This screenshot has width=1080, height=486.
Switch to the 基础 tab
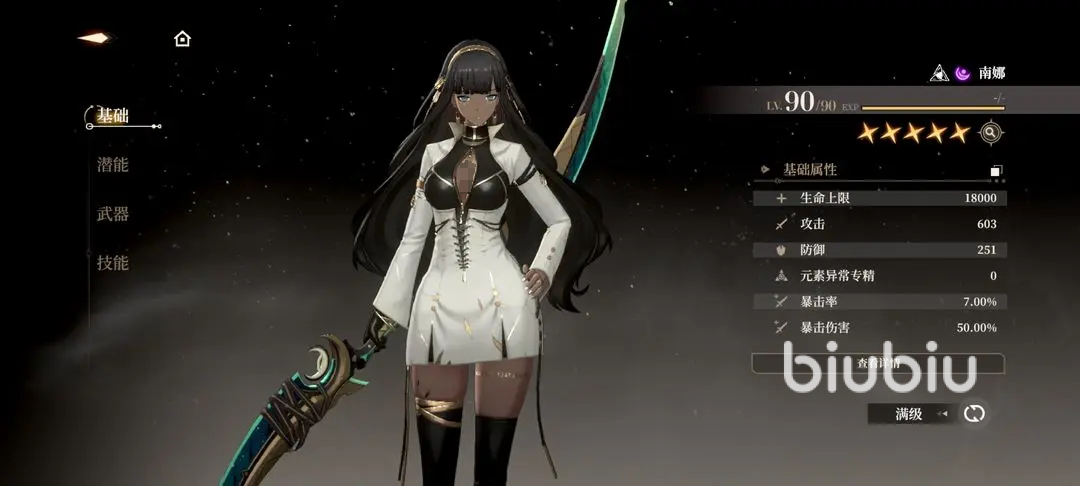click(x=113, y=117)
